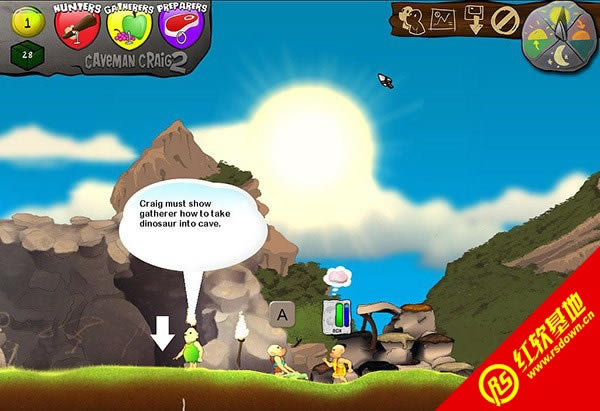Viewport: 600px width, 411px height.
Task: Select the Hunters meat-club badge
Action: 78,28
